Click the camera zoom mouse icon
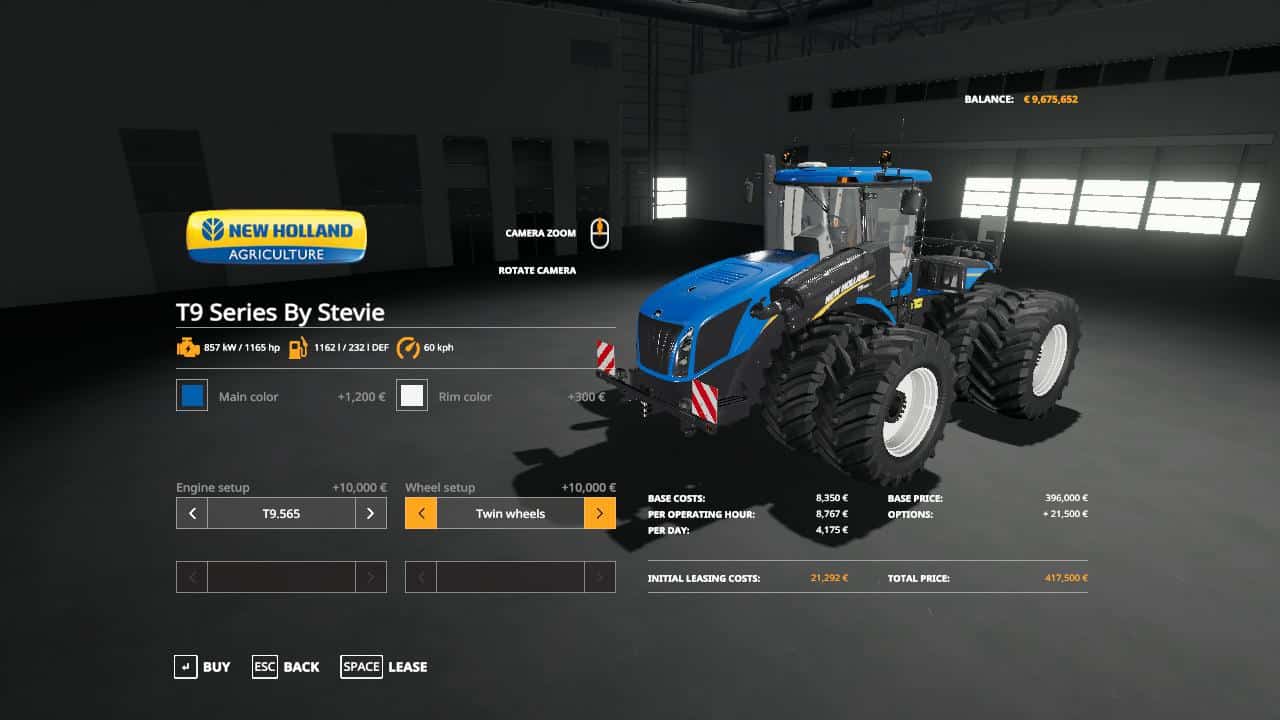 point(600,232)
